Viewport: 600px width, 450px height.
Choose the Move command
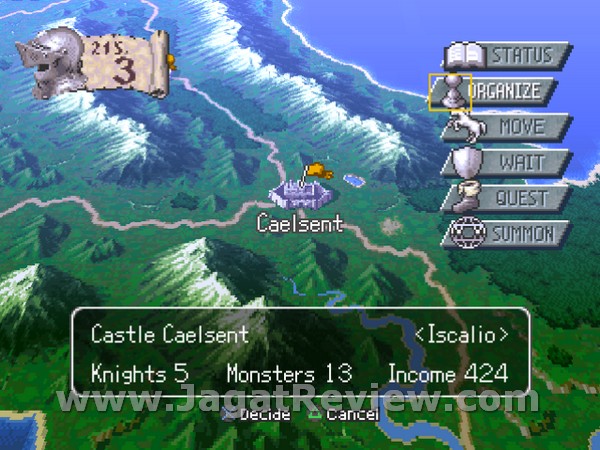point(508,127)
